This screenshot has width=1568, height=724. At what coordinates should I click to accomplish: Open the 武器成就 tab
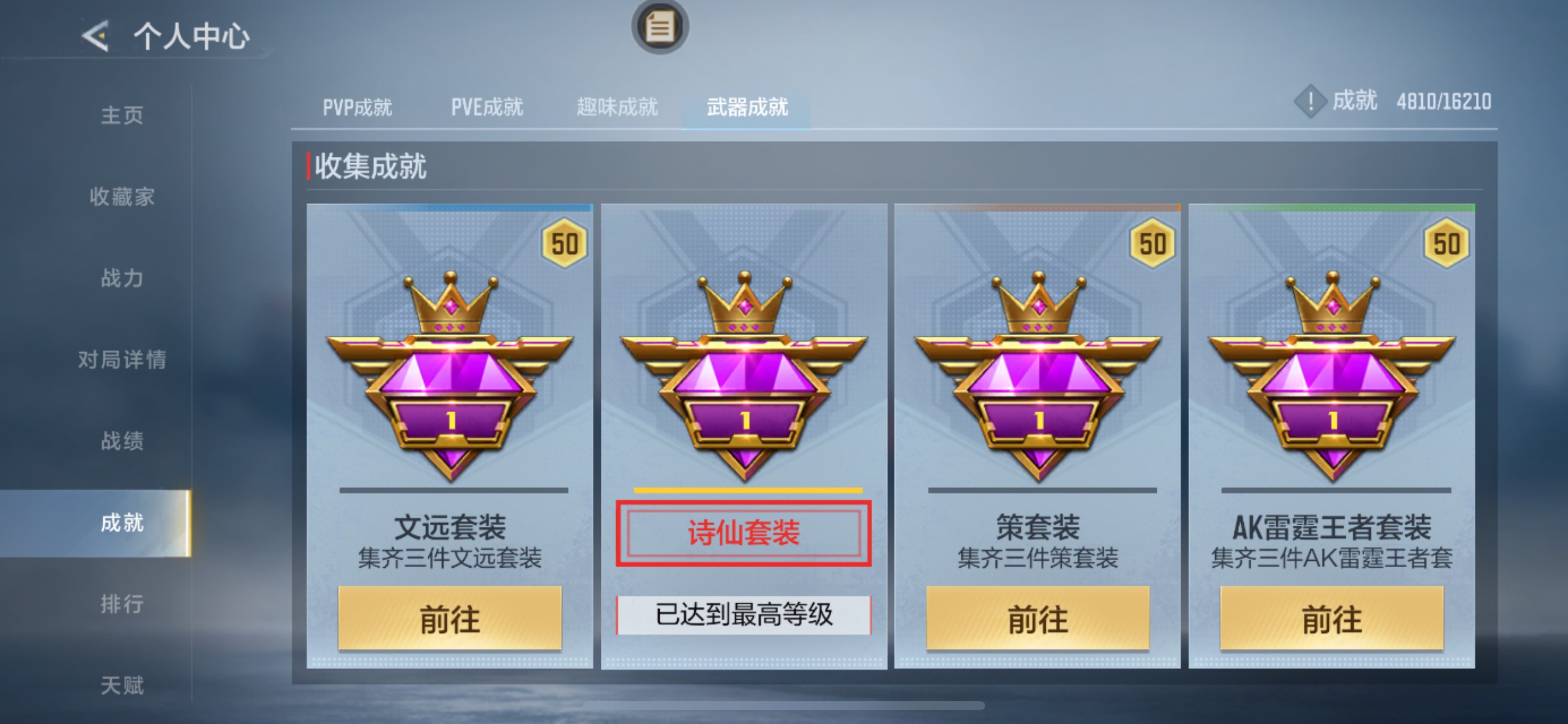click(747, 107)
